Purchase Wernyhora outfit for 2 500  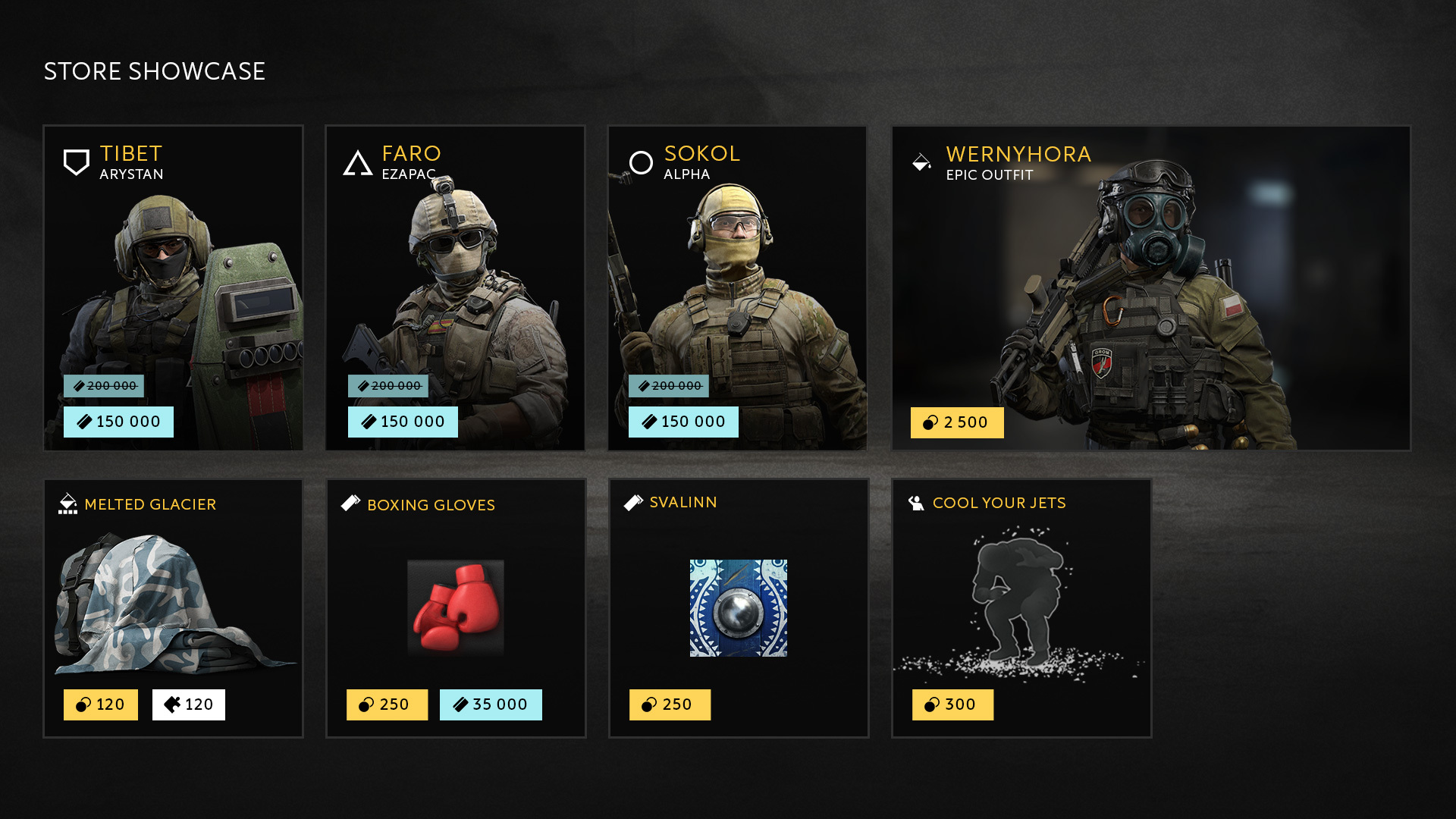956,422
